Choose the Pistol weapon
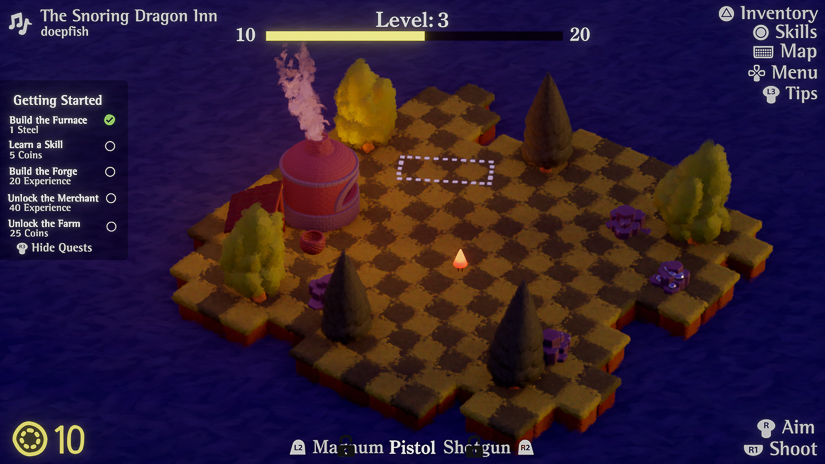825x464 pixels. pos(413,448)
